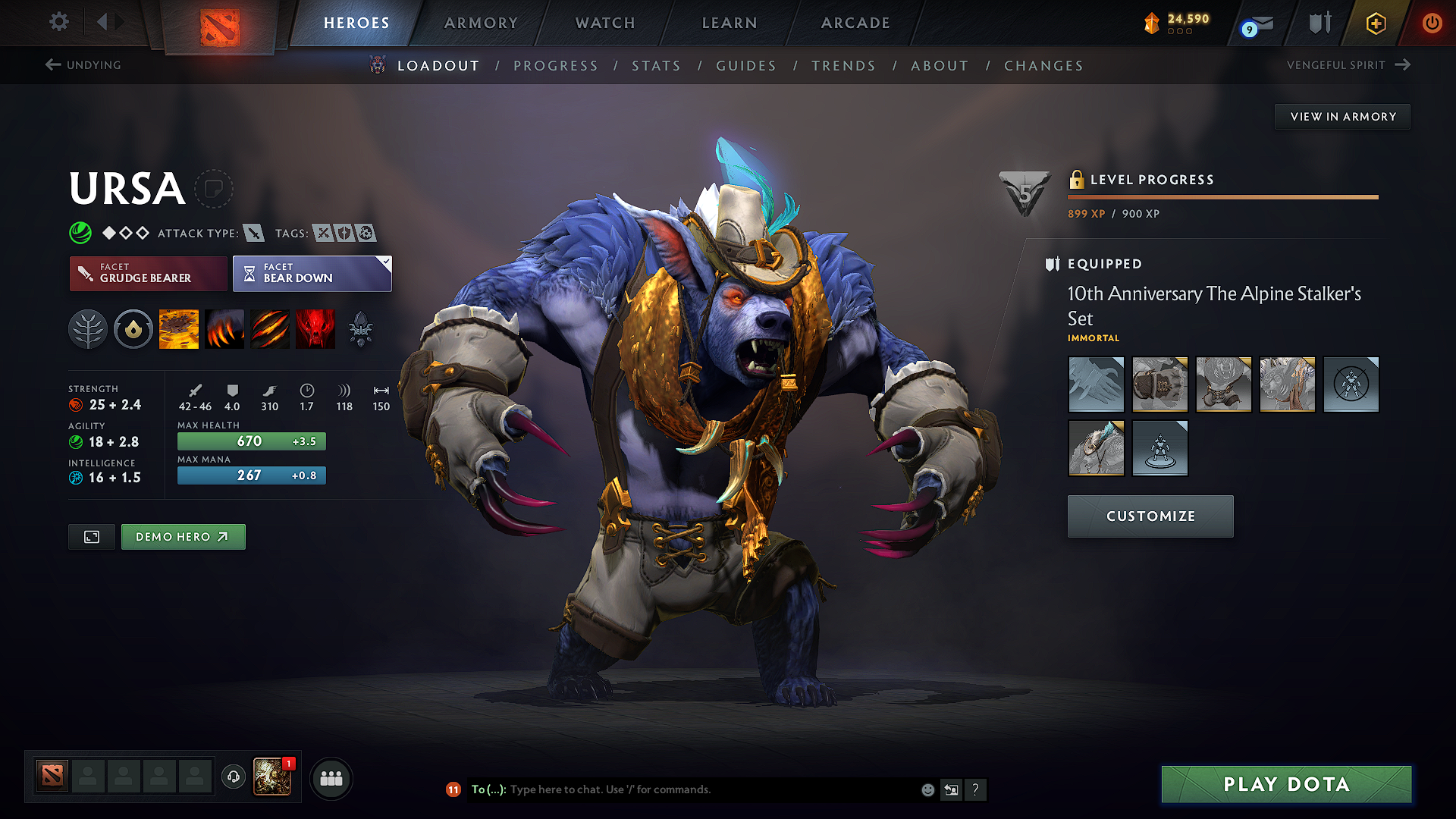Go to previous hero Undying
The image size is (1456, 819).
(x=83, y=65)
